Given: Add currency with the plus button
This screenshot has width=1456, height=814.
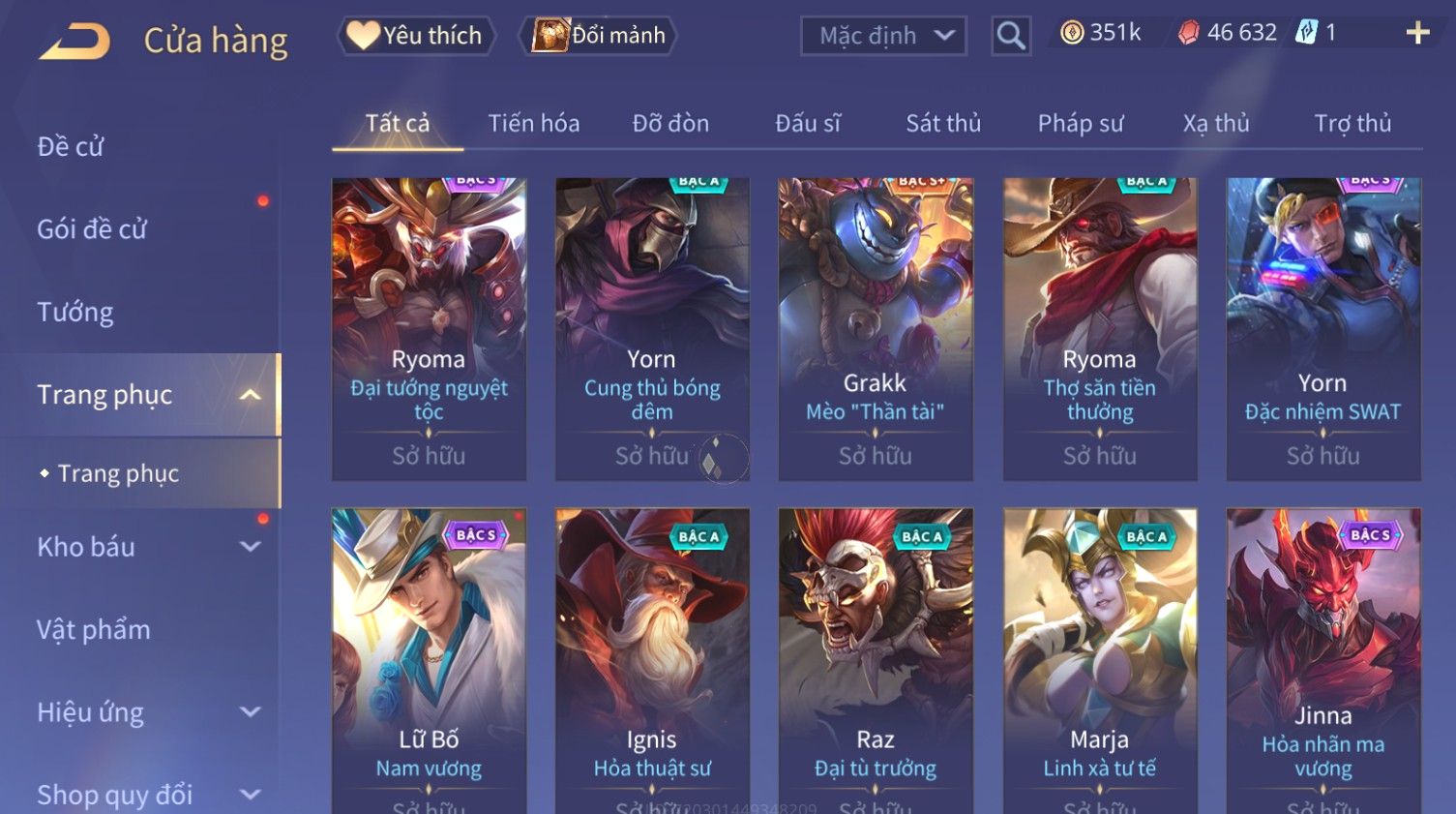Looking at the screenshot, I should [1417, 33].
